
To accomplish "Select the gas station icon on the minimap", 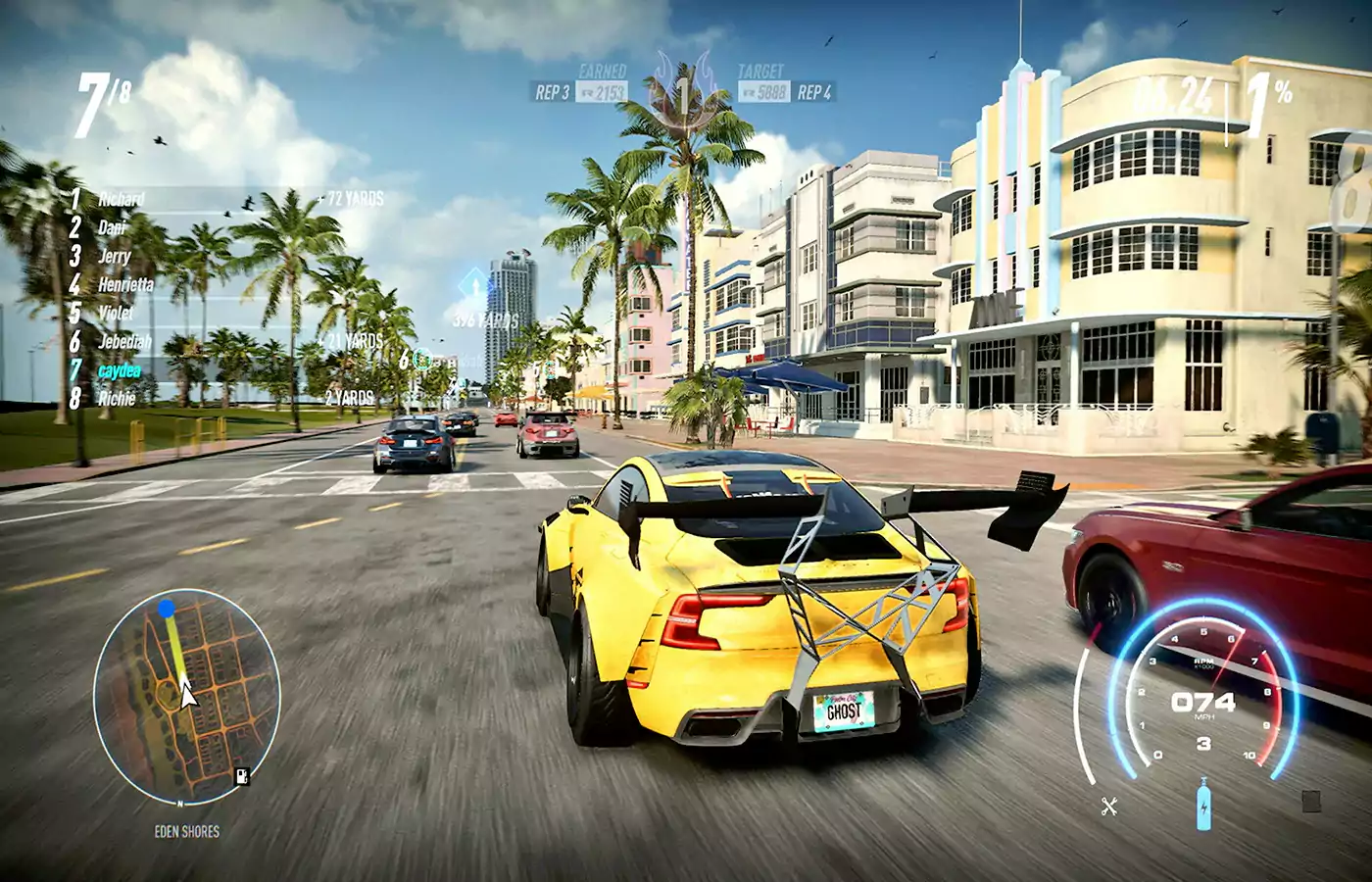I will pos(241,777).
